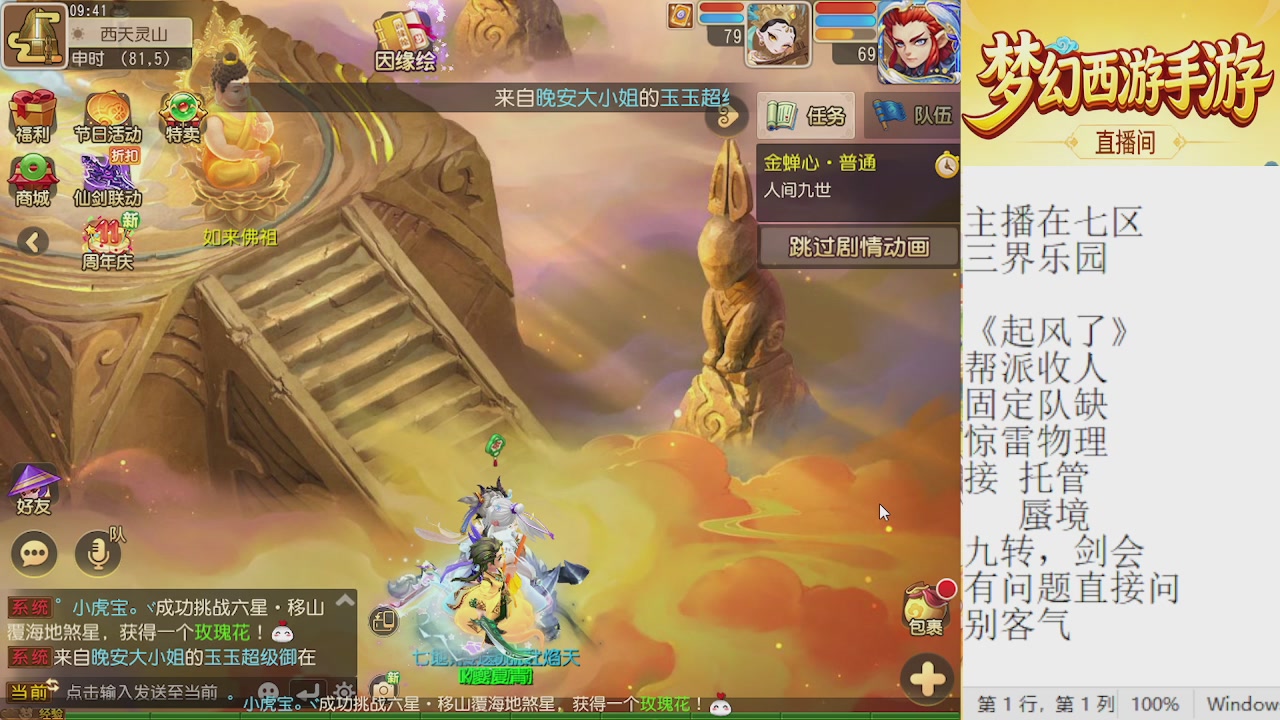Switch to the 任务 tasks tab
The width and height of the screenshot is (1280, 720).
click(805, 115)
